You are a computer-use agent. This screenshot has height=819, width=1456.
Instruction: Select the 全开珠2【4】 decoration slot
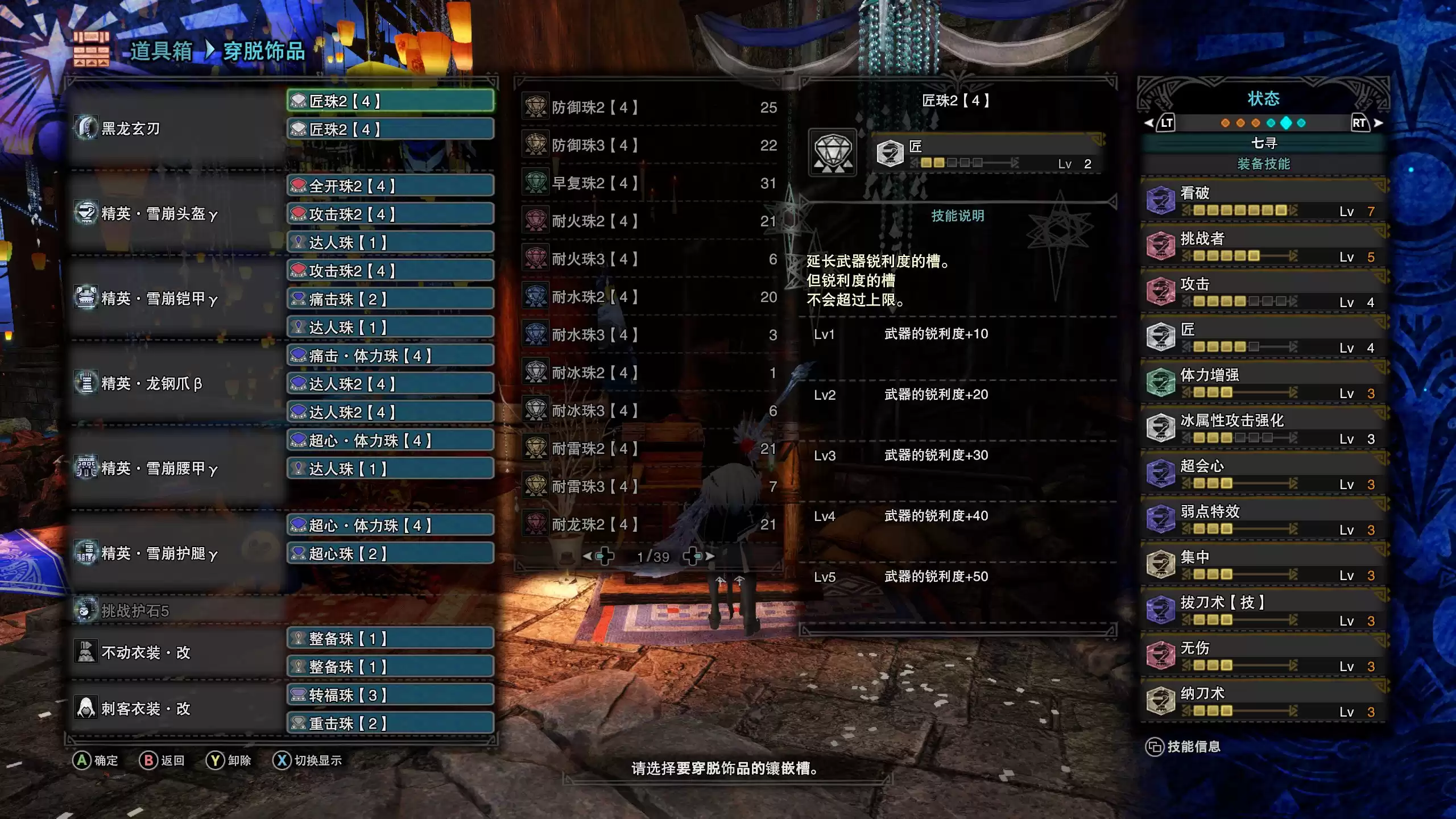coord(390,186)
